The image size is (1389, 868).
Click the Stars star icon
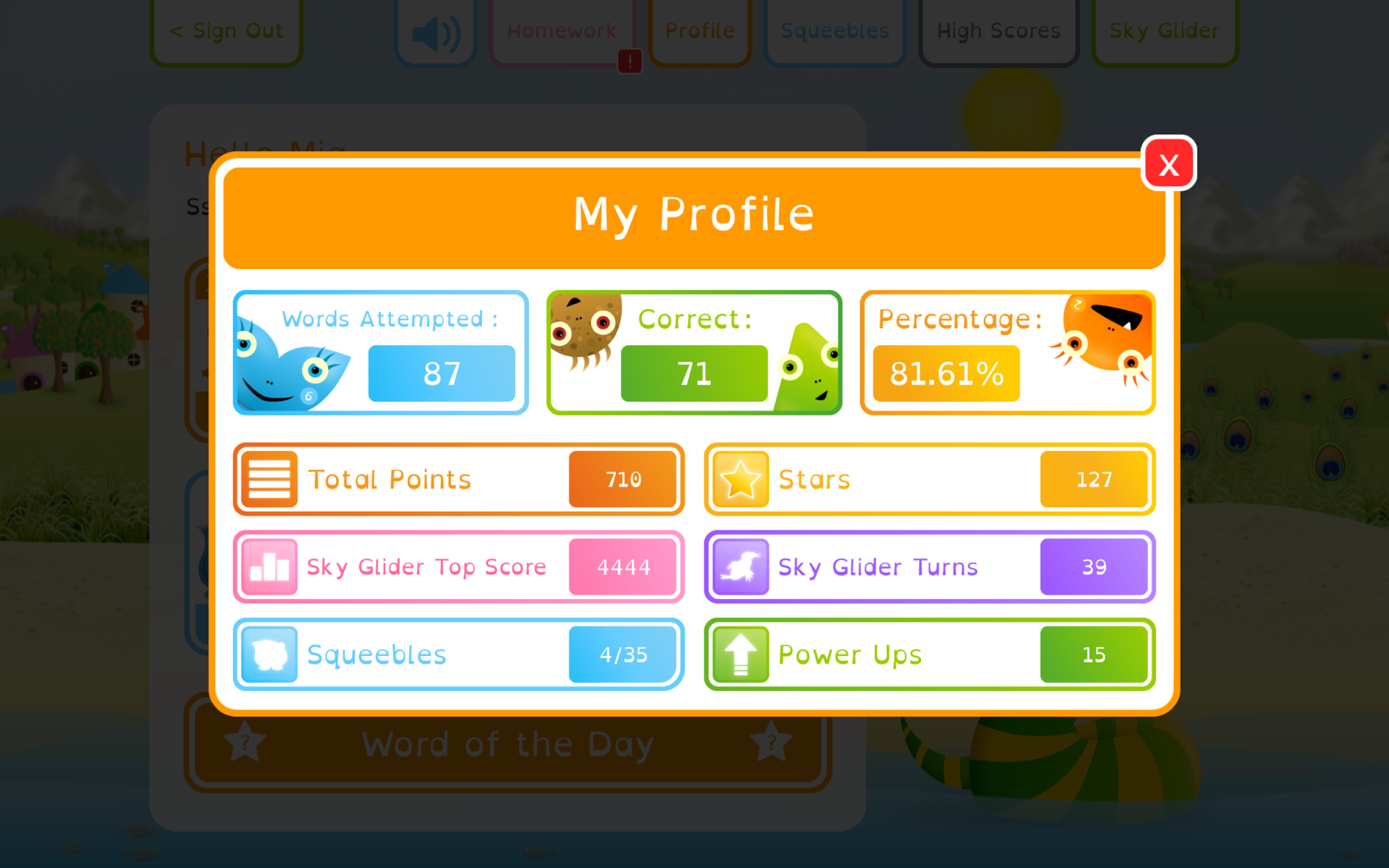tap(740, 479)
